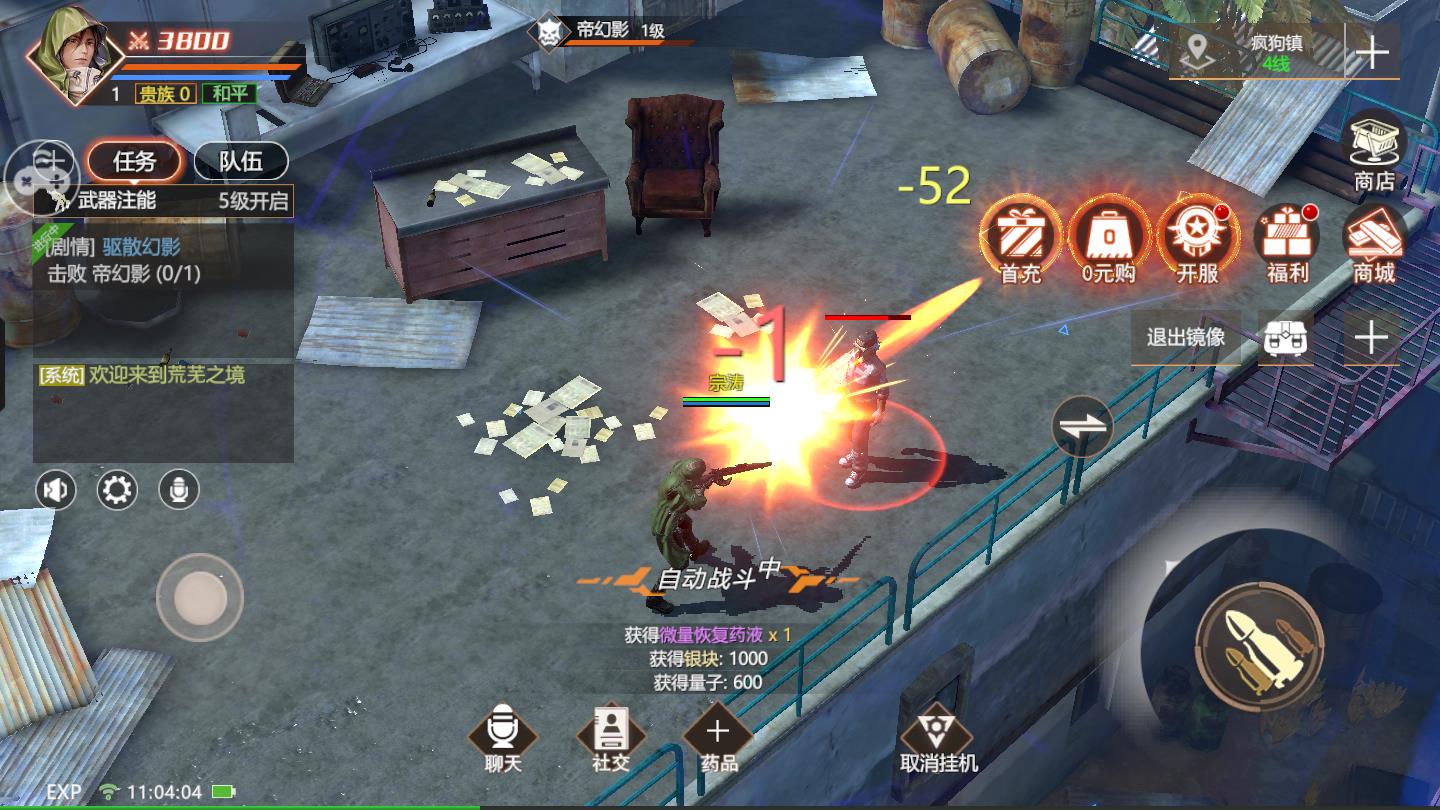Open the 社交 social menu
This screenshot has height=810, width=1440.
(609, 738)
